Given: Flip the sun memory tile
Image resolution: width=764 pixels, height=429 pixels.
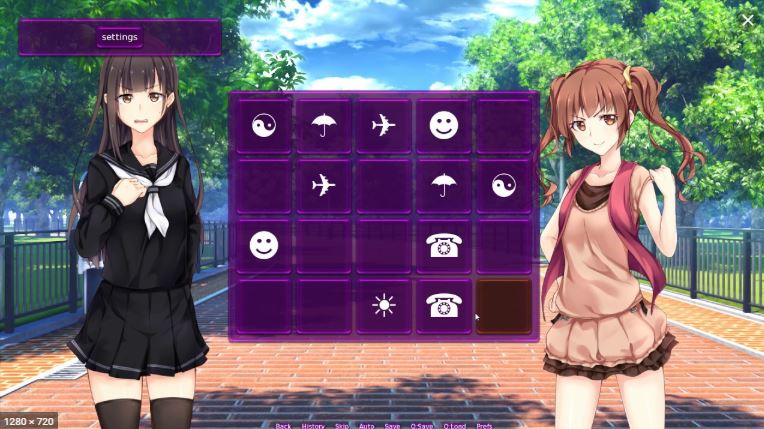Looking at the screenshot, I should (384, 306).
